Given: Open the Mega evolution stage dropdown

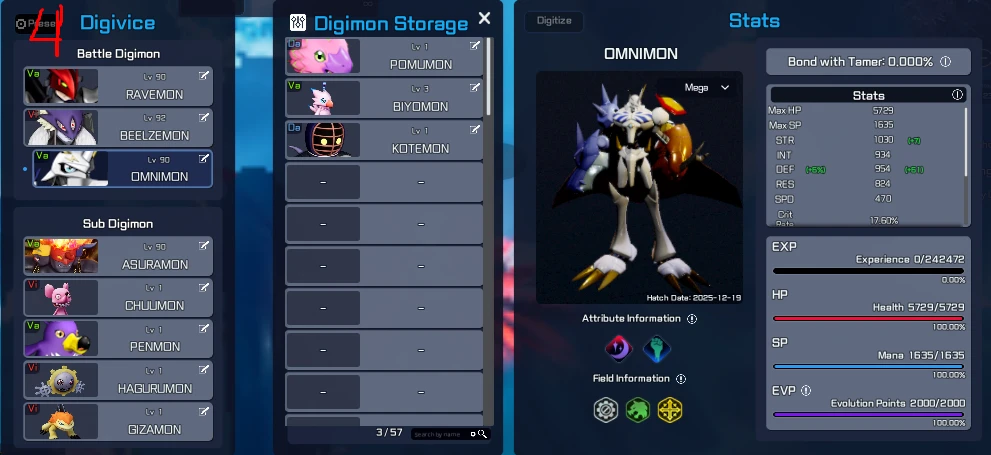Looking at the screenshot, I should tap(706, 88).
